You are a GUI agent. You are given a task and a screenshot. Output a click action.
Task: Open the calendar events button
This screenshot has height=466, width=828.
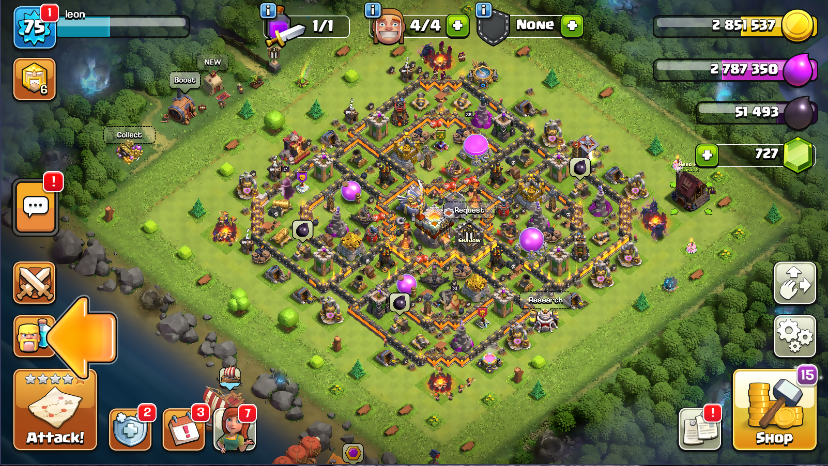(x=183, y=429)
